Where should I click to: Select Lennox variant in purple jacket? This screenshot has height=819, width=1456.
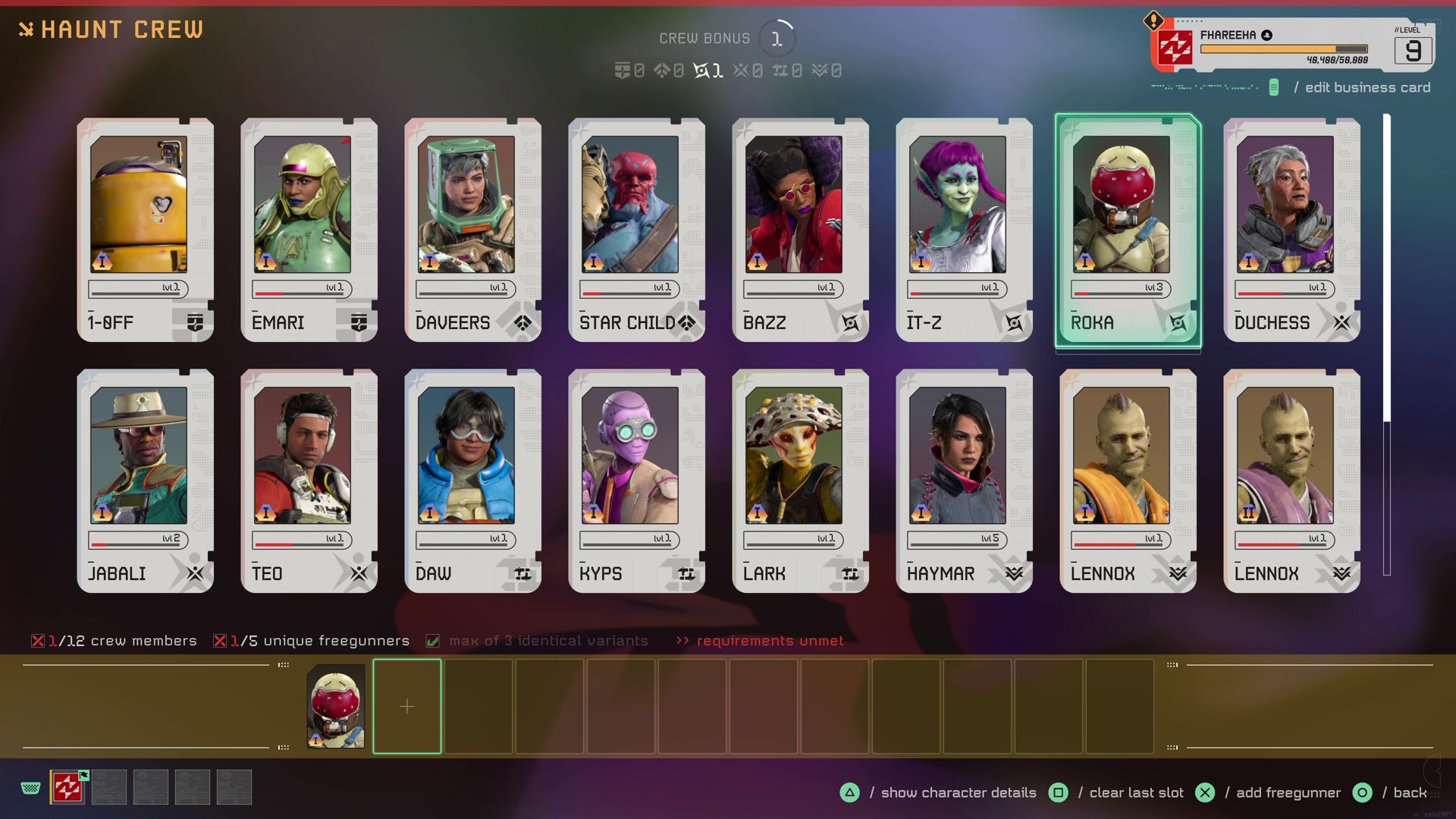(x=1291, y=481)
